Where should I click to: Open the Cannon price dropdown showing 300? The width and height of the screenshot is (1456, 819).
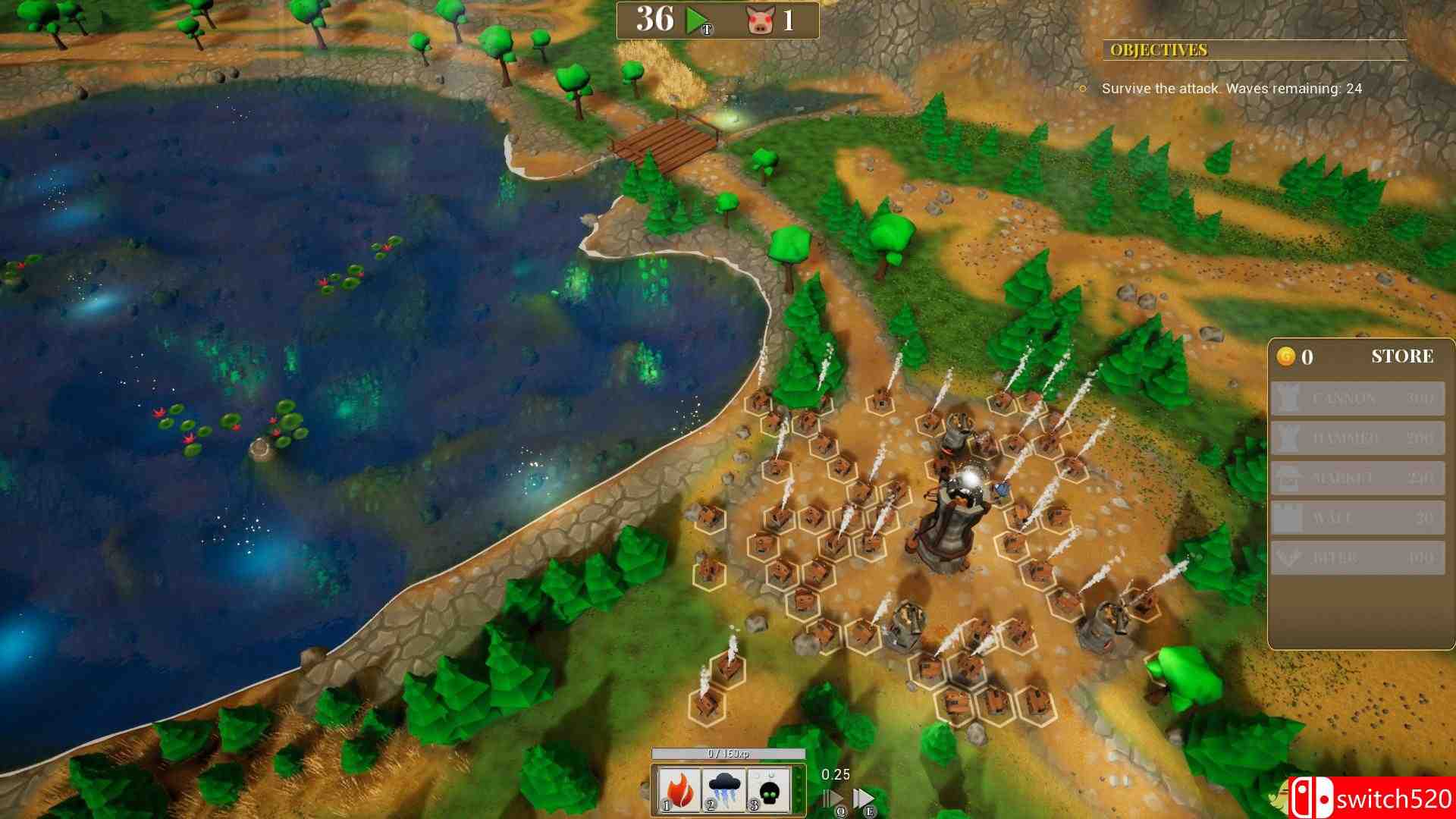1421,398
